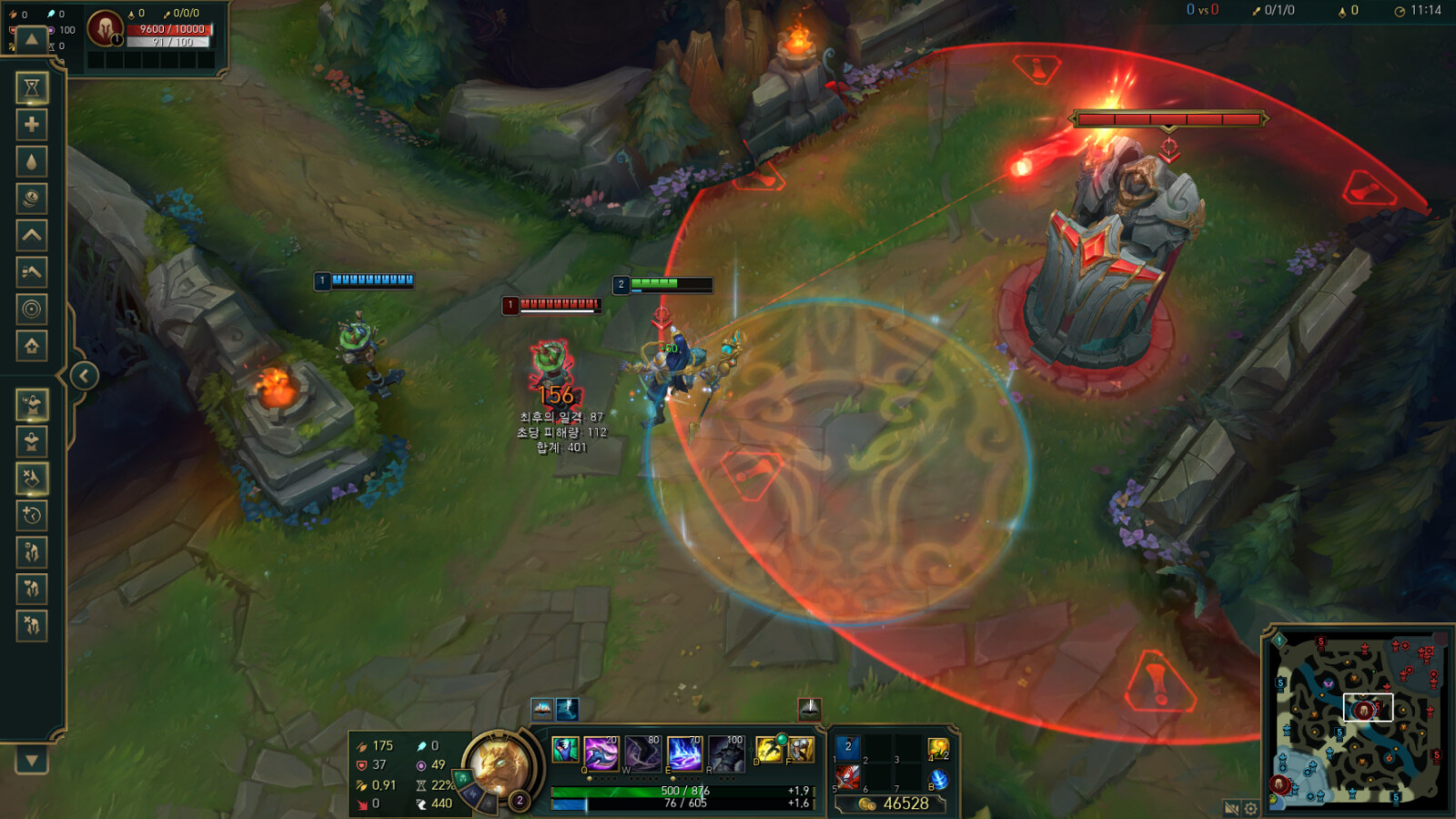Click the target dummy circle button
This screenshot has width=1456, height=819.
tap(32, 309)
